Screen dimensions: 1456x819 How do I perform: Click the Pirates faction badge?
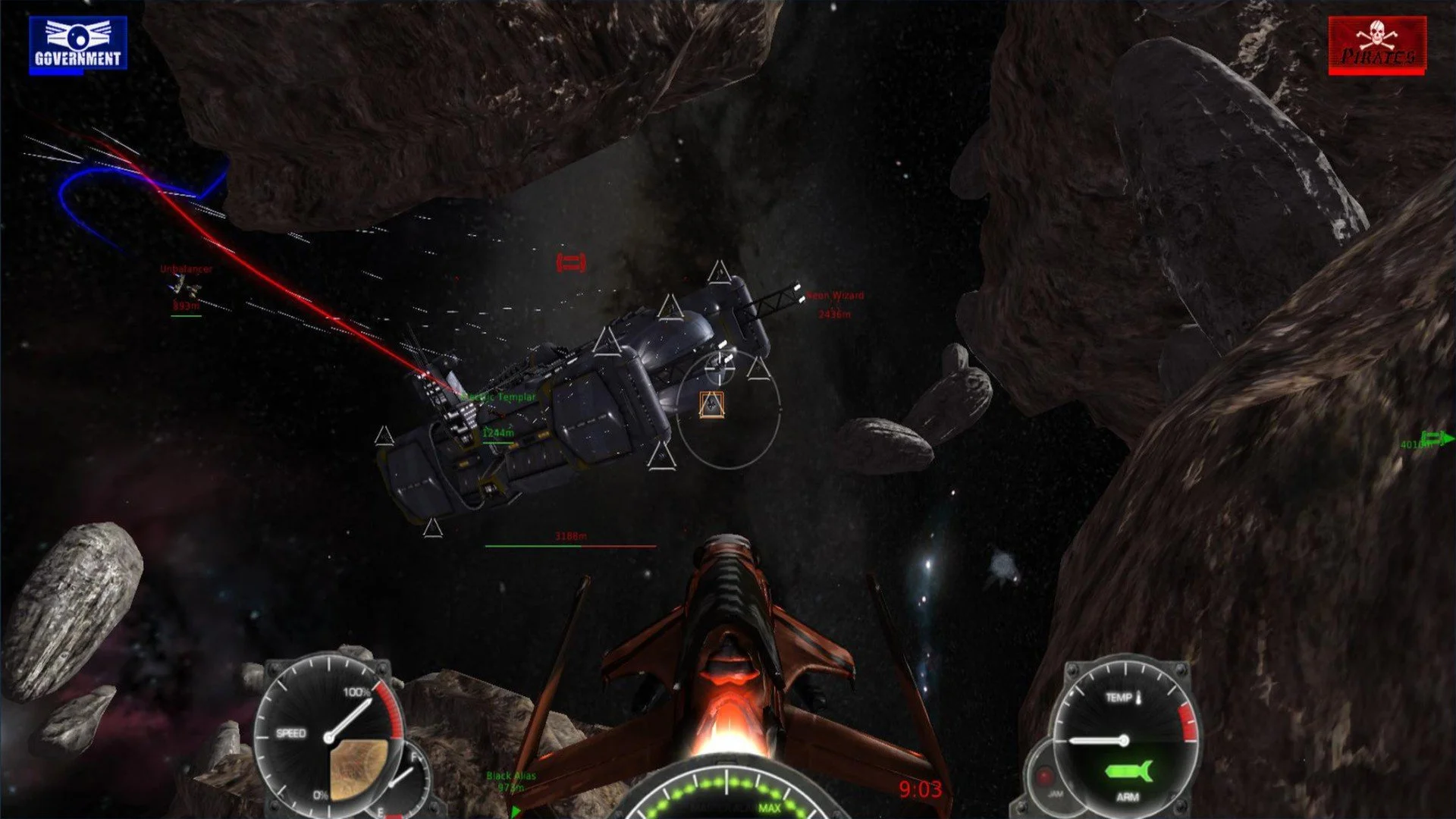(1376, 45)
